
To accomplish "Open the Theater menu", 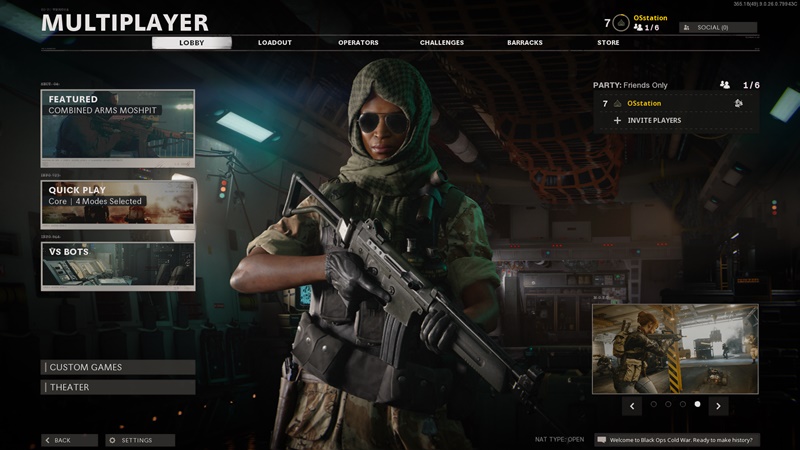I will (118, 387).
